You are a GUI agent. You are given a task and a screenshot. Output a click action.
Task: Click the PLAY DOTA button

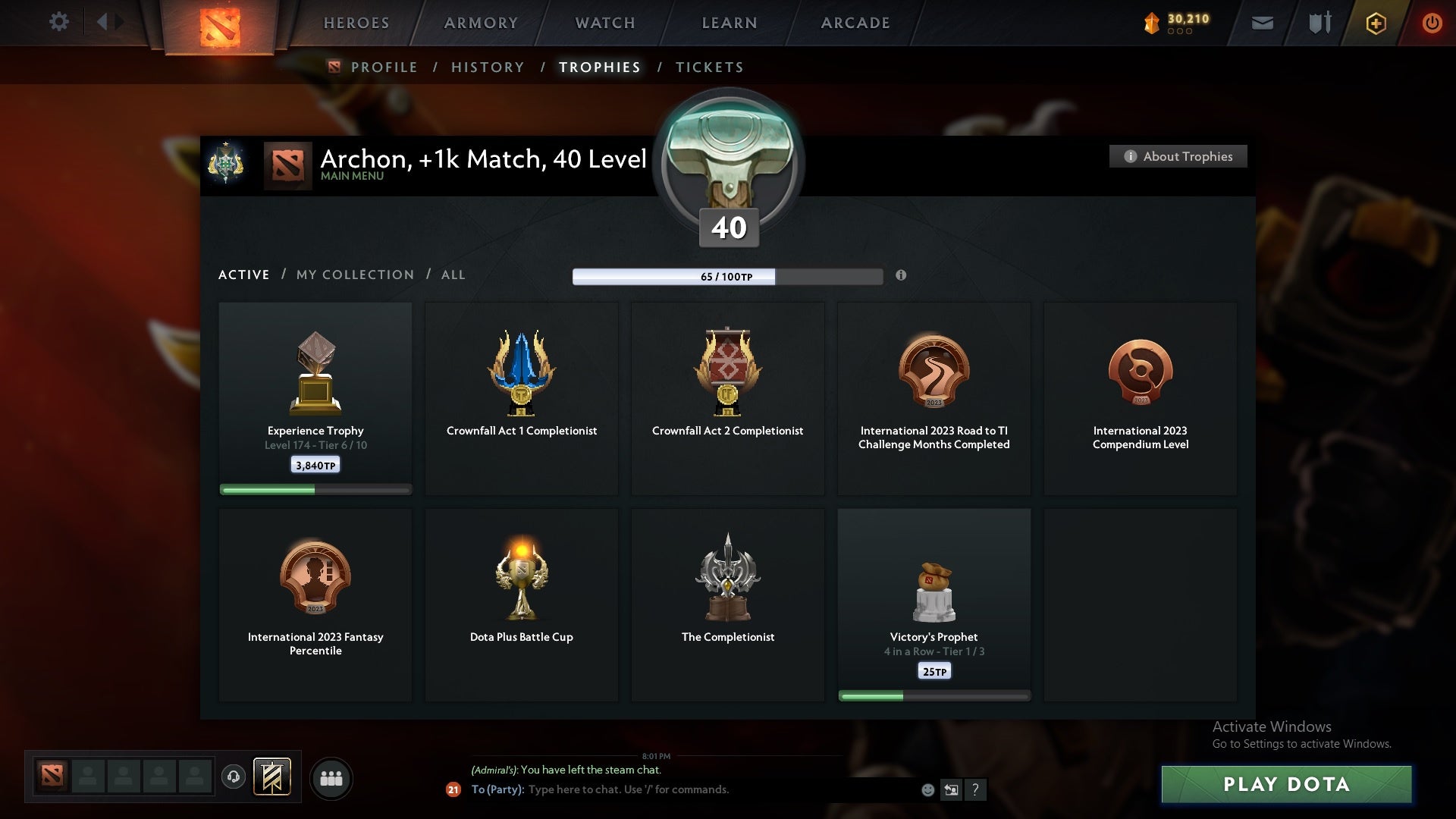[1286, 785]
